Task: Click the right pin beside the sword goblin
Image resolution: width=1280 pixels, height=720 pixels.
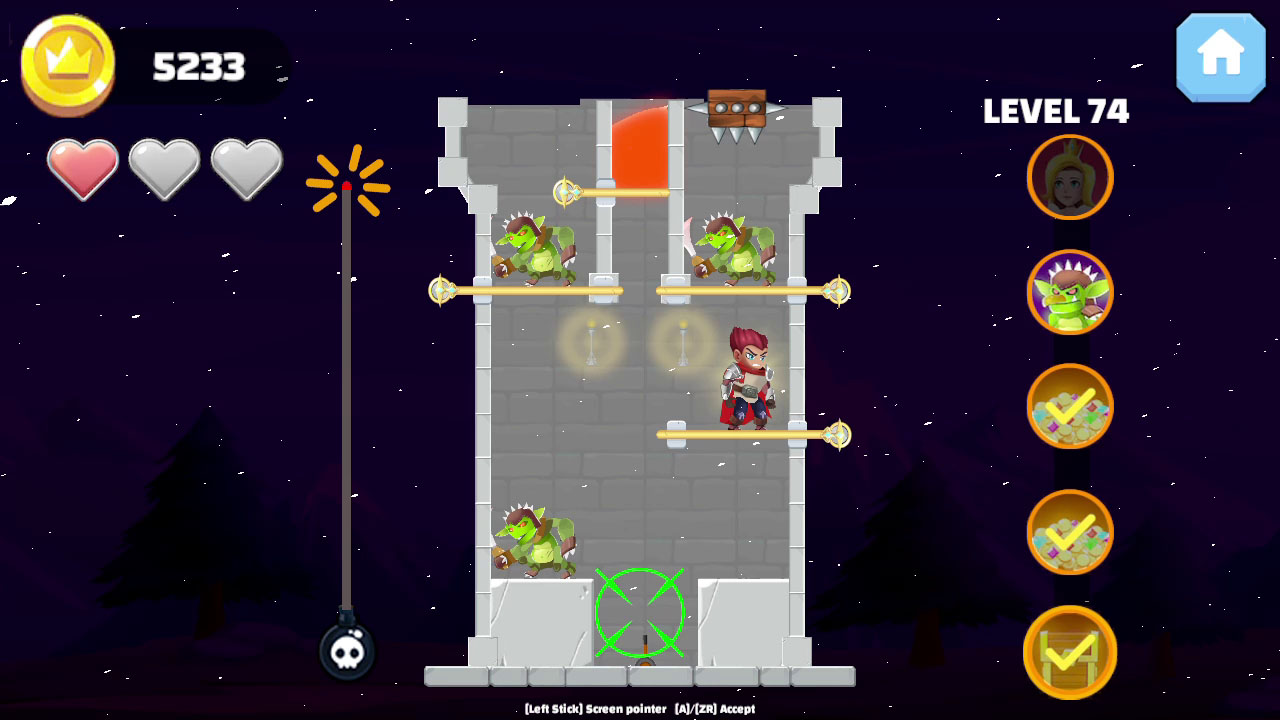Action: pos(838,291)
